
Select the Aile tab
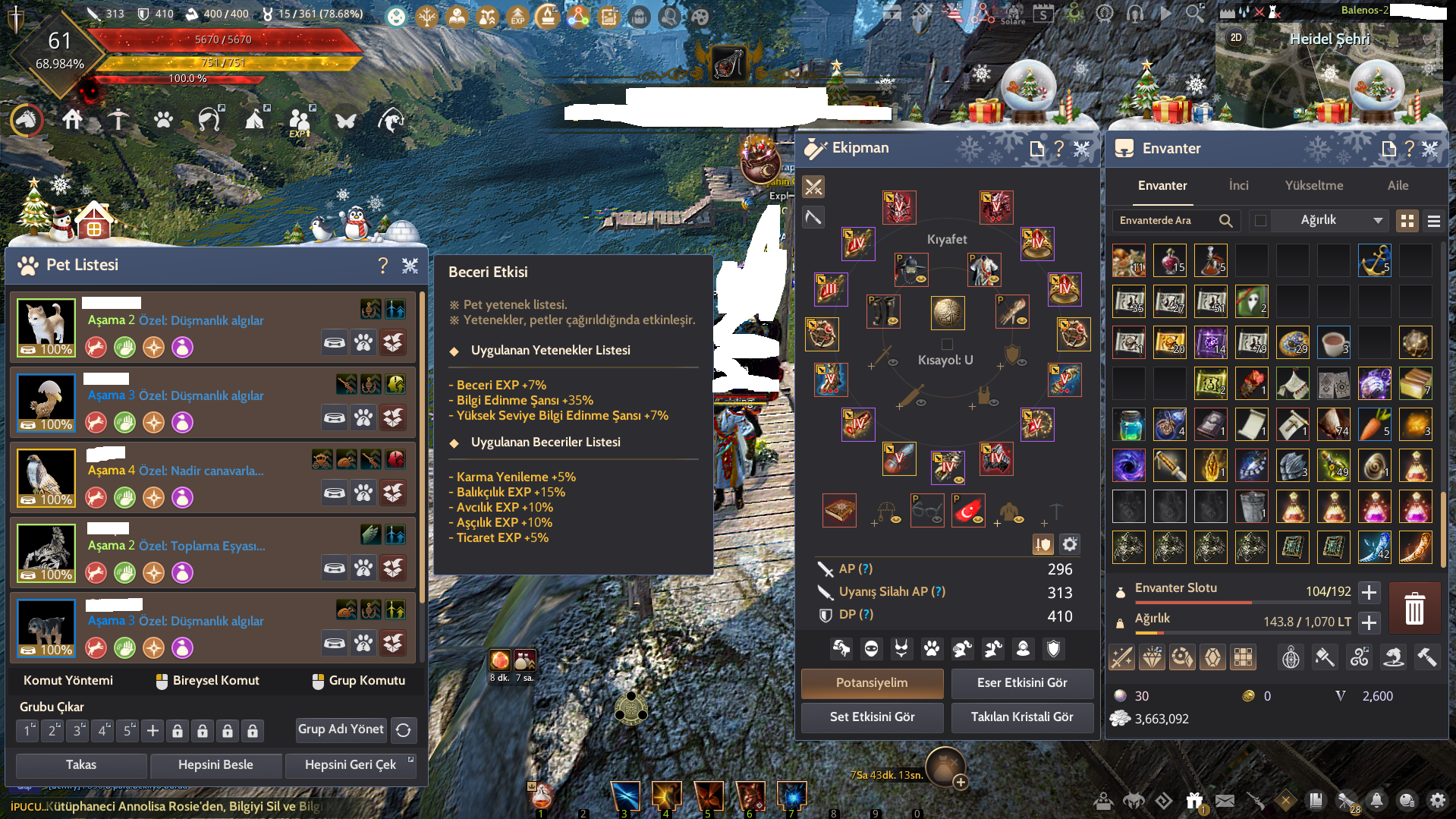[1398, 185]
